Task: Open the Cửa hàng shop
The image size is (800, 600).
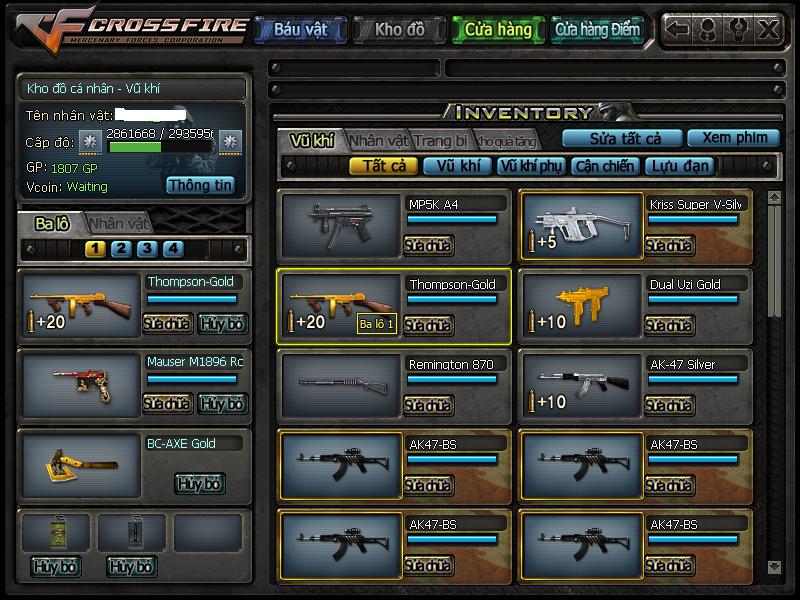Action: pyautogui.click(x=498, y=30)
